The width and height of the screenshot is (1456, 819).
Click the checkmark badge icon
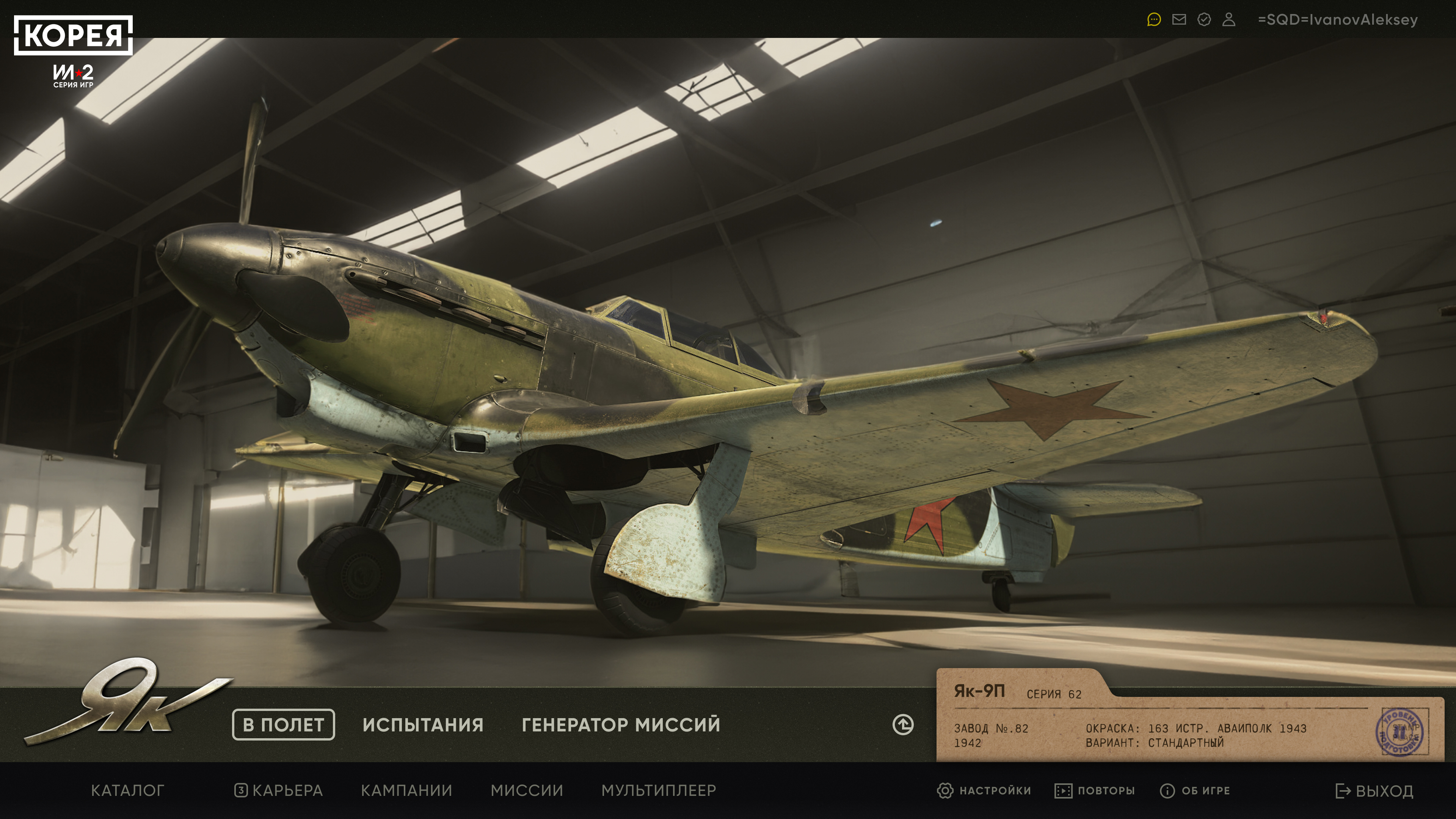pyautogui.click(x=1204, y=20)
